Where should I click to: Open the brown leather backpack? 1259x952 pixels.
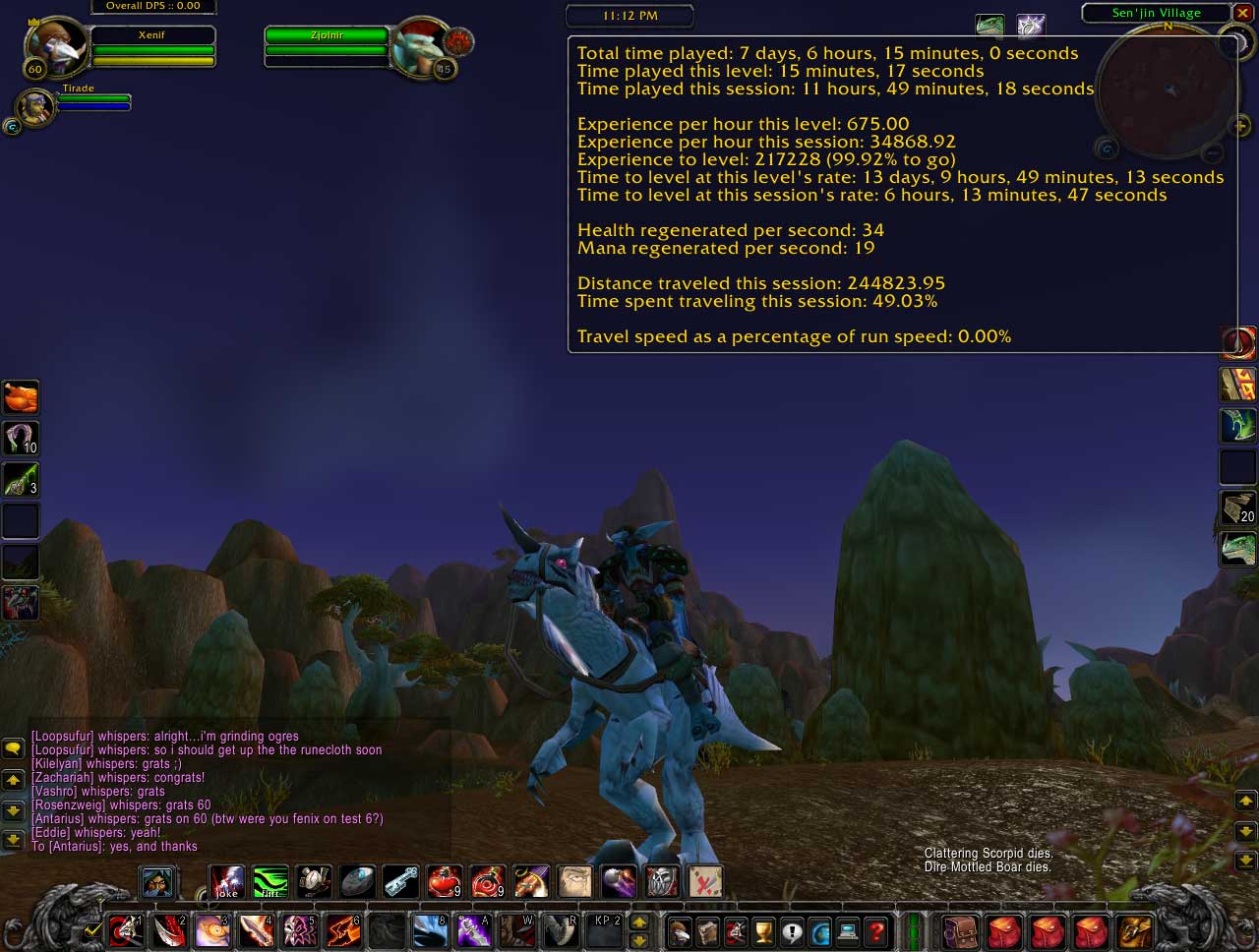(961, 929)
